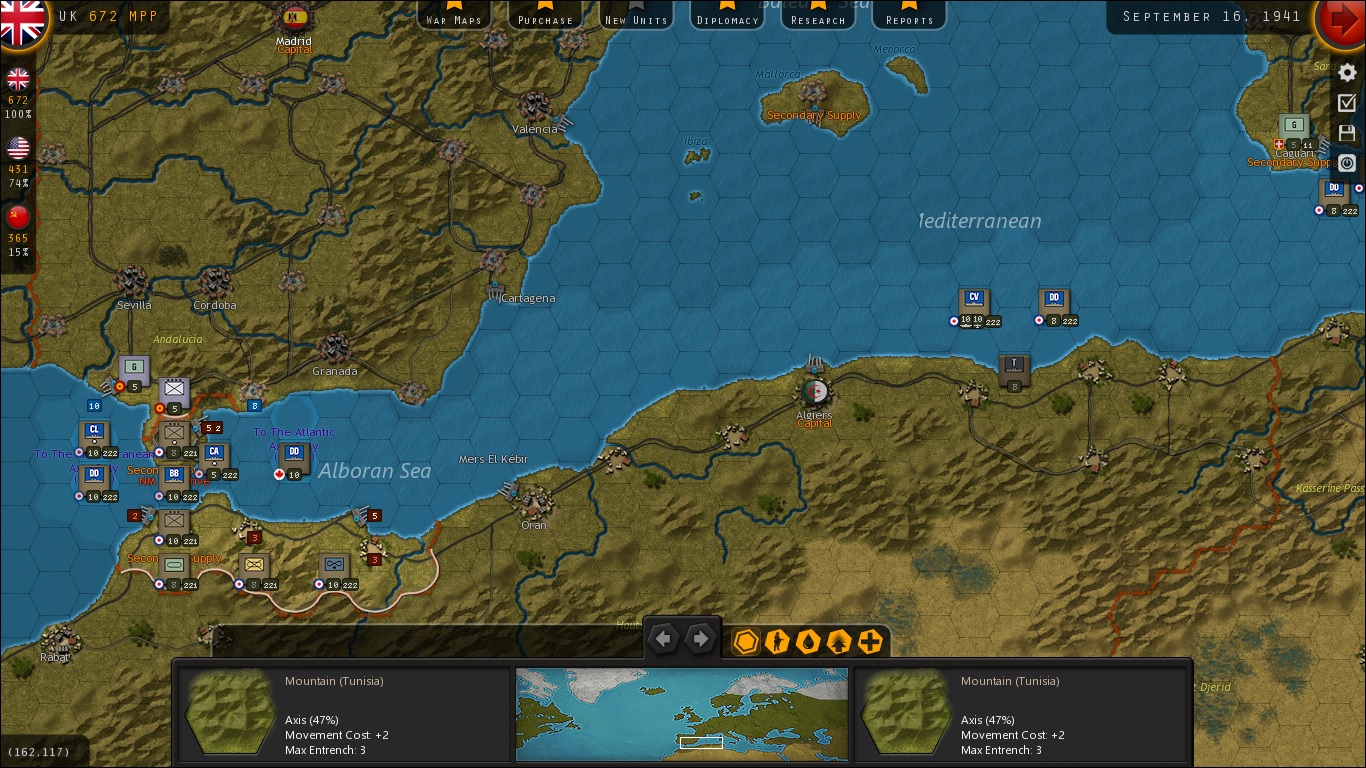End turn with the red arrow button

click(x=1341, y=20)
